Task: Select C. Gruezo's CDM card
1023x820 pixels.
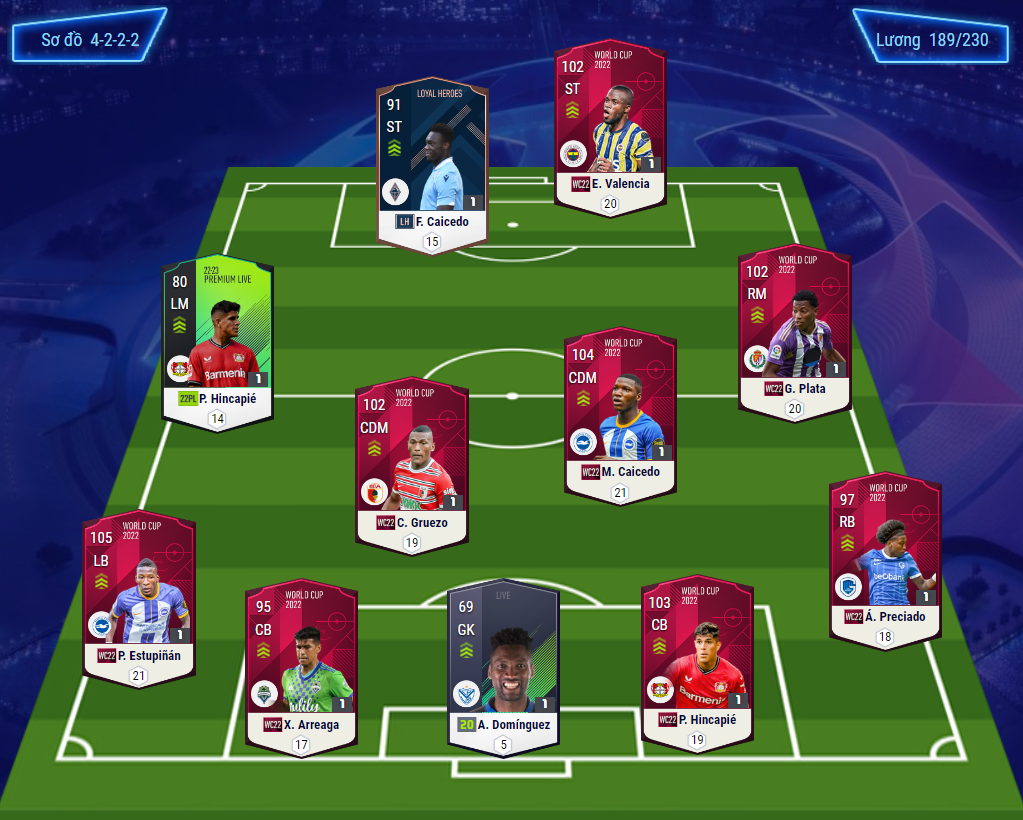Action: click(x=412, y=465)
